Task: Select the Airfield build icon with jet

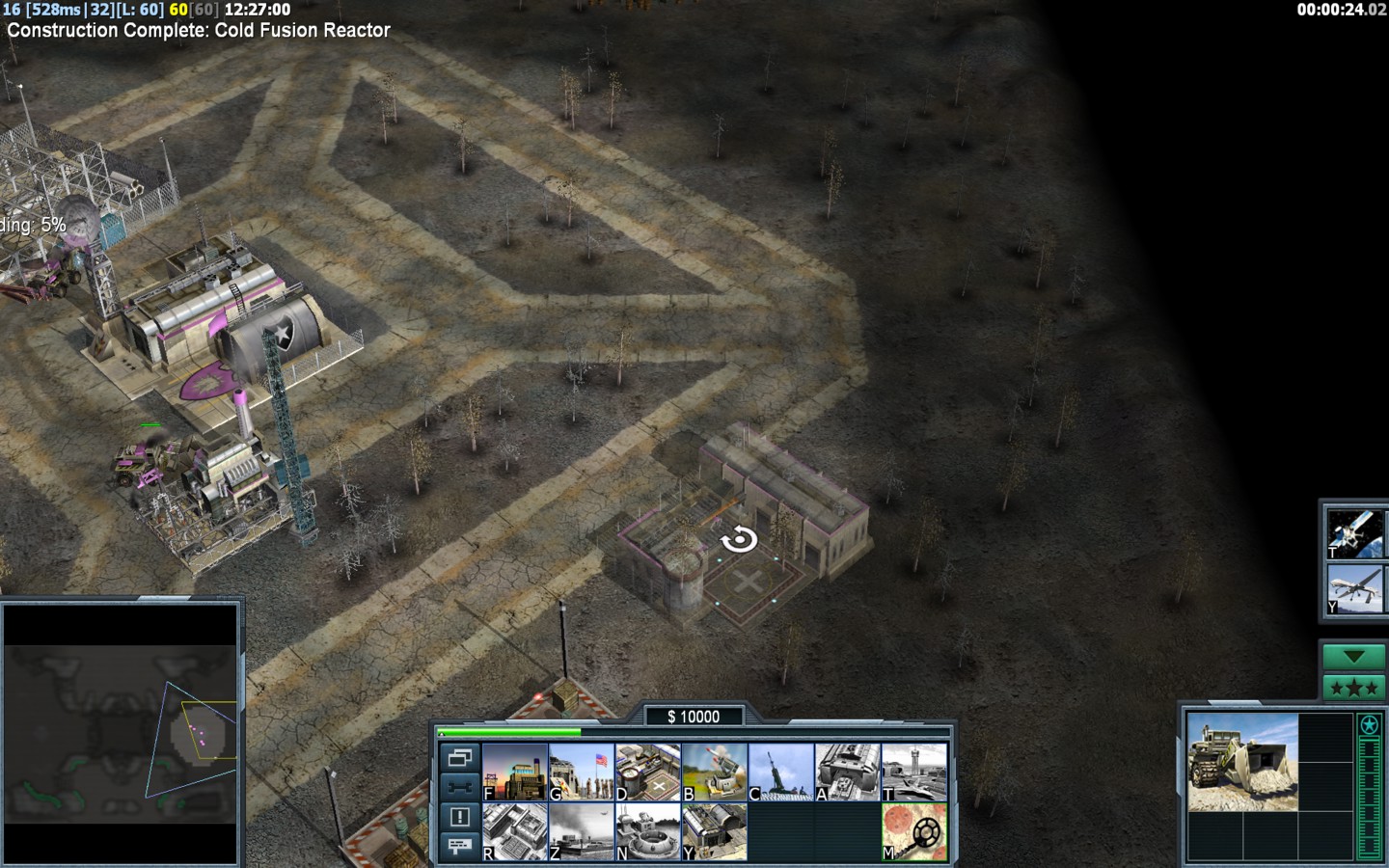Action: (x=914, y=772)
